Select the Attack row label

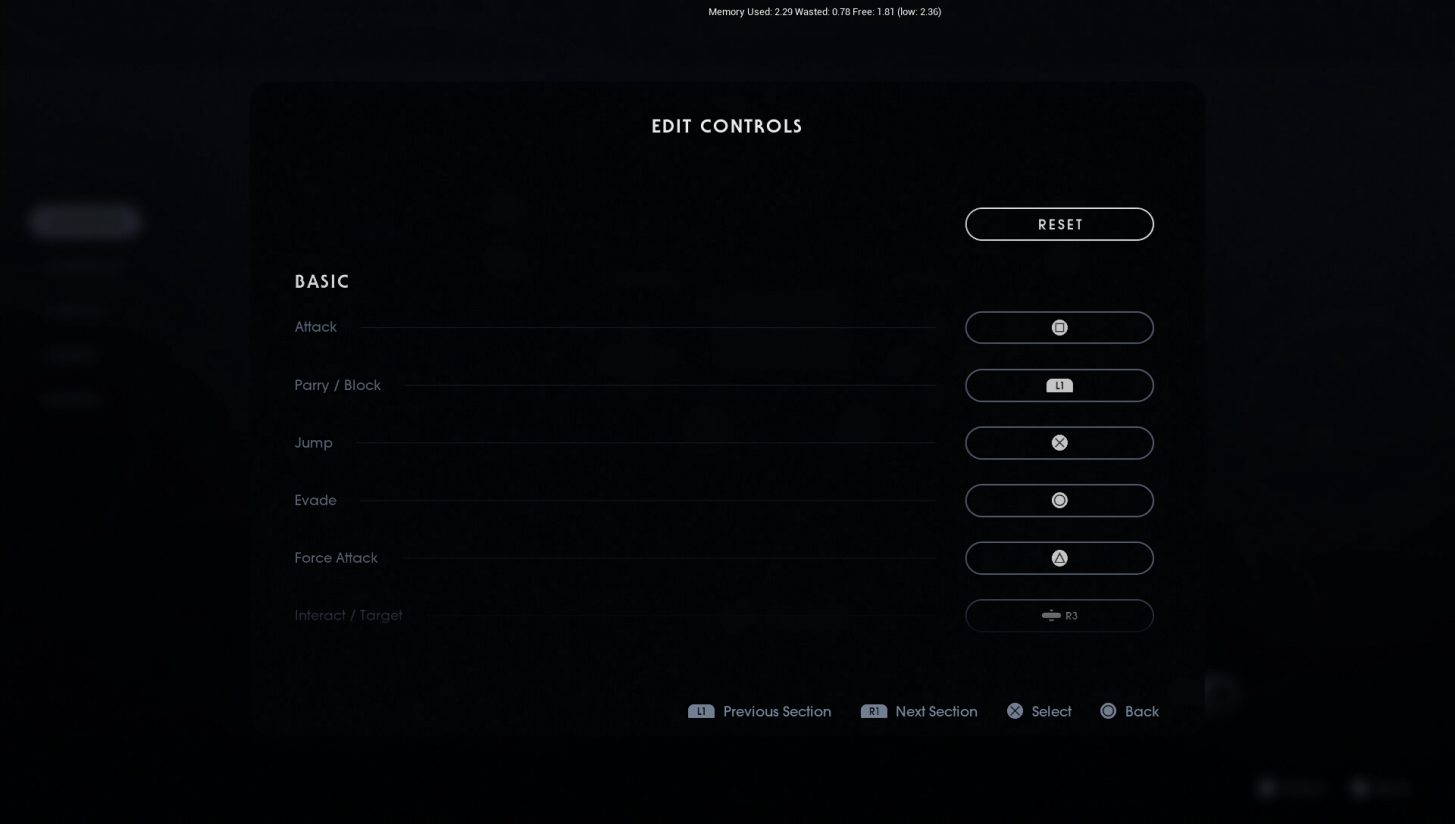[315, 327]
